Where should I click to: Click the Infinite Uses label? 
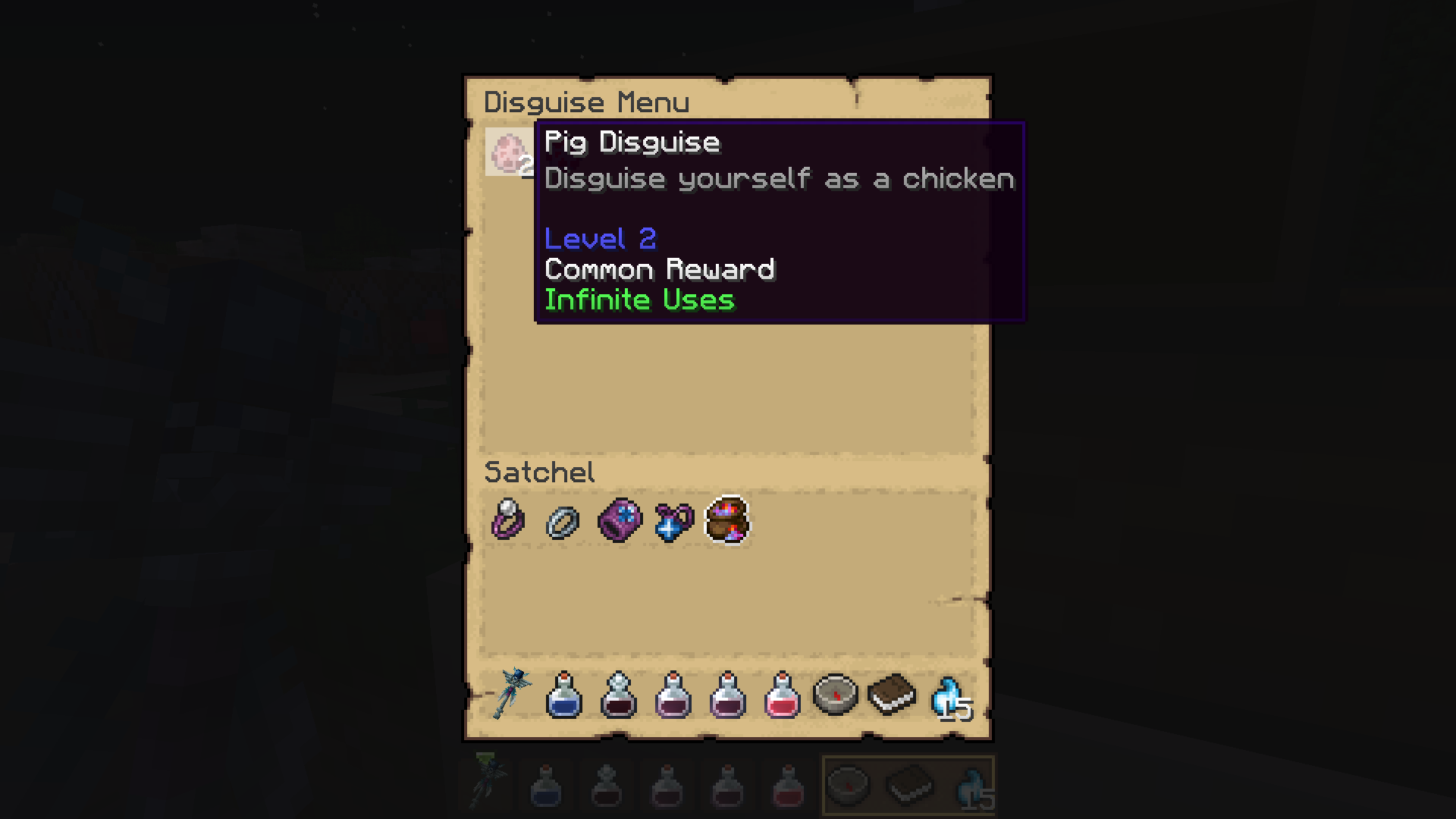tap(639, 300)
